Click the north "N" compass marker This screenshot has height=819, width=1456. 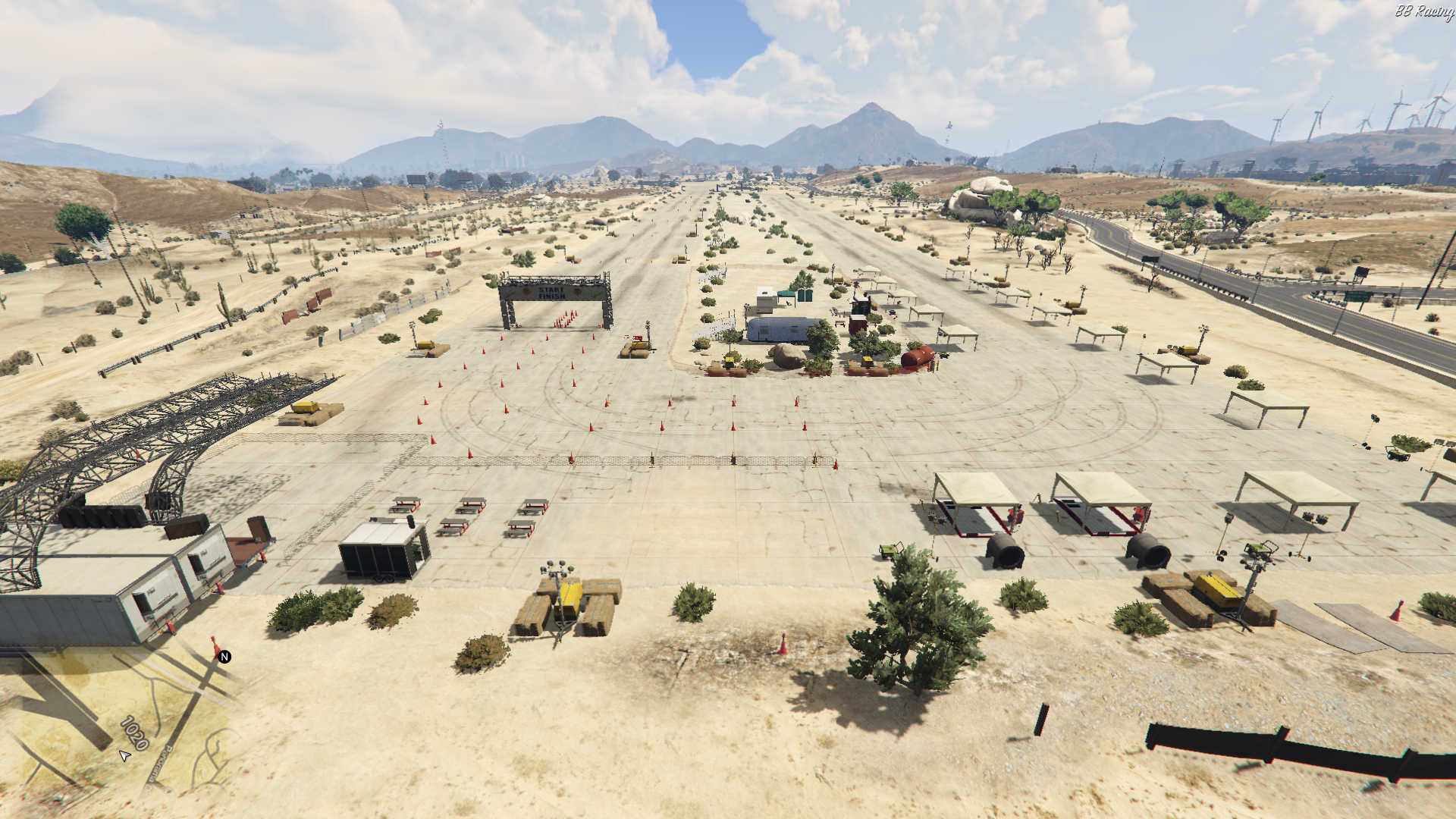point(224,657)
